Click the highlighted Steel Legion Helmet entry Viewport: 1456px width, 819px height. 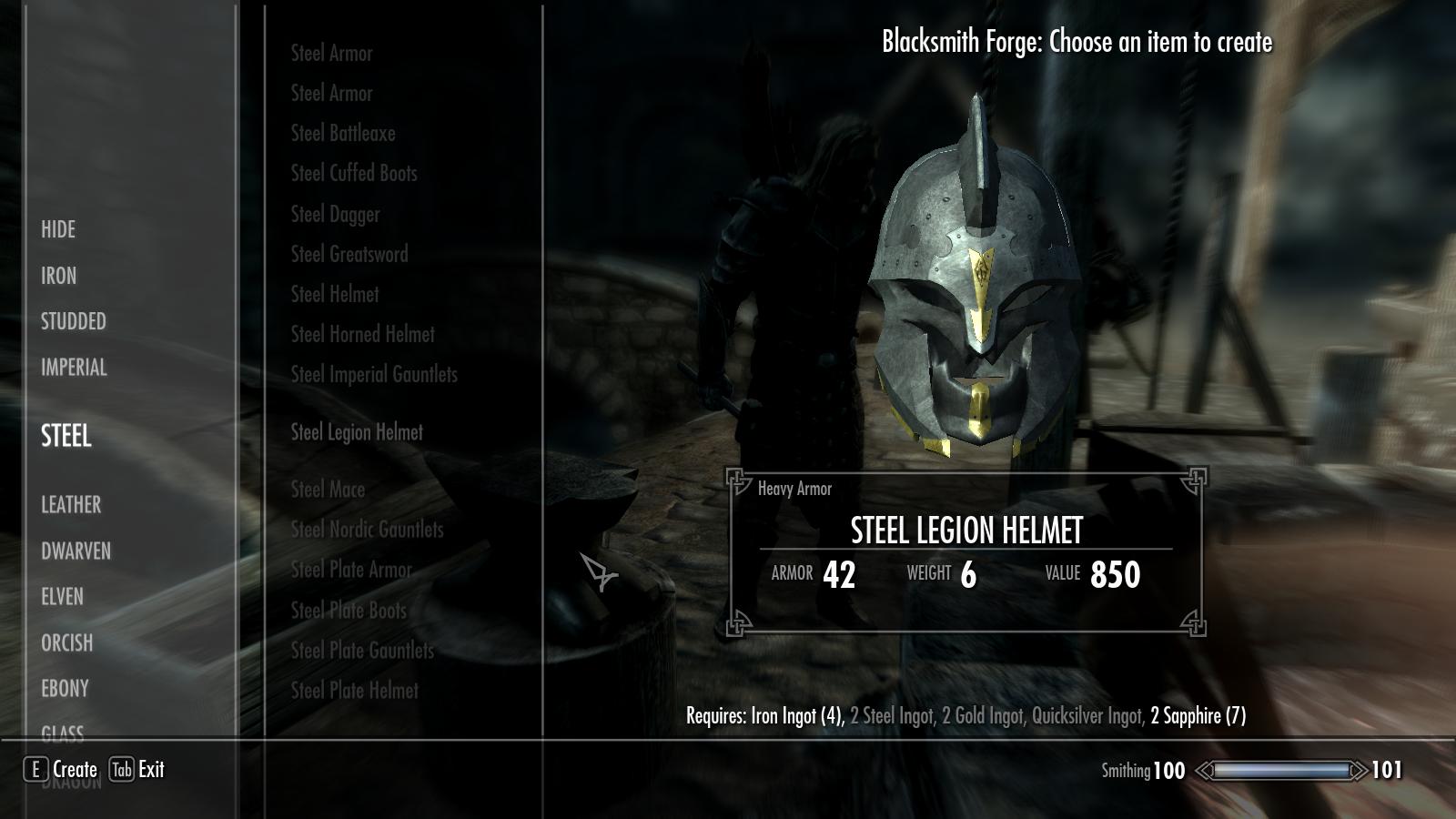pos(357,432)
